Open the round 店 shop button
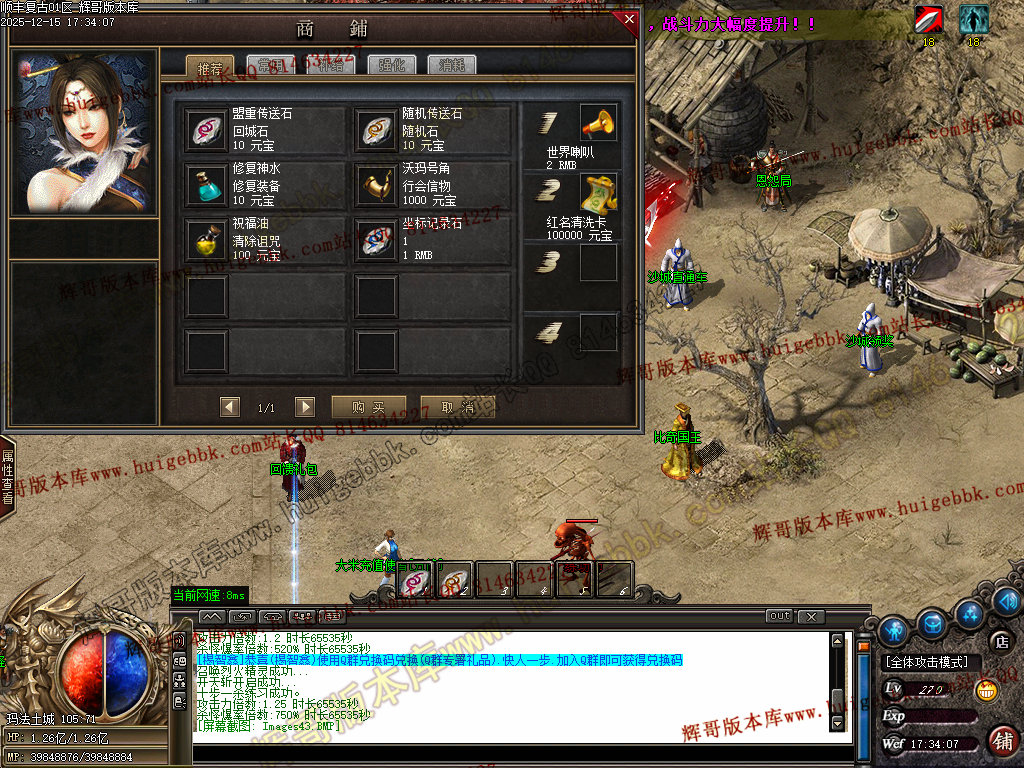 pos(999,641)
